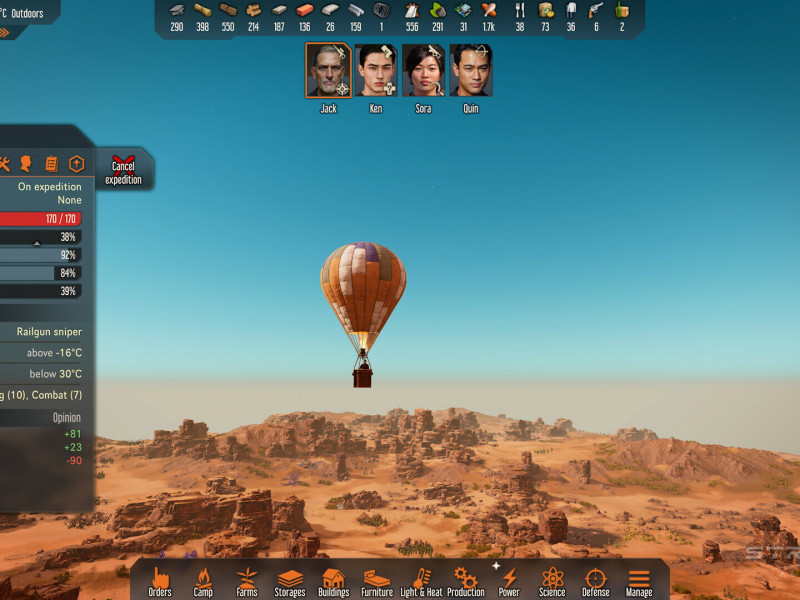
Task: Pick Quin's portrait
Action: point(471,70)
